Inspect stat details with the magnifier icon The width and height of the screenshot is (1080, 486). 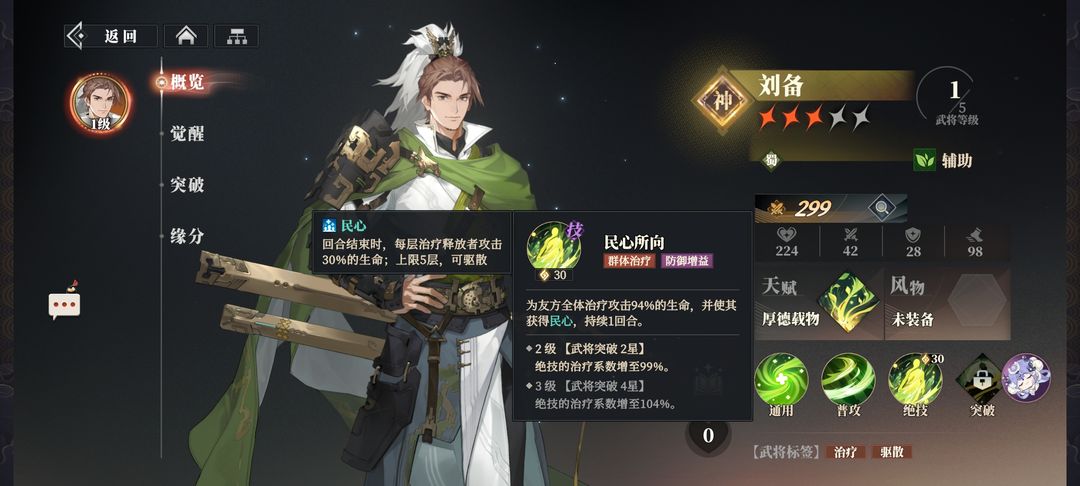tap(881, 208)
